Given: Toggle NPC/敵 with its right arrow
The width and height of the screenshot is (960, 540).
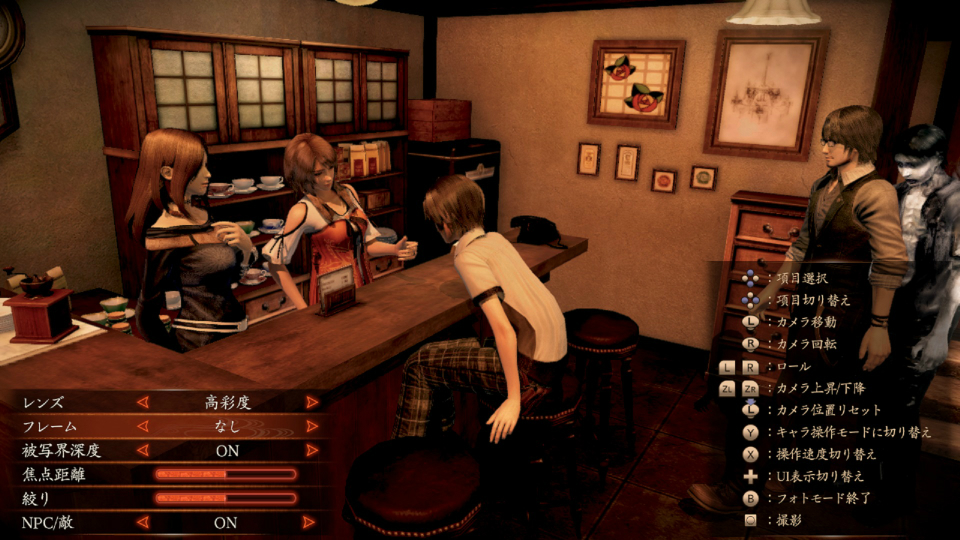Looking at the screenshot, I should click(x=312, y=522).
